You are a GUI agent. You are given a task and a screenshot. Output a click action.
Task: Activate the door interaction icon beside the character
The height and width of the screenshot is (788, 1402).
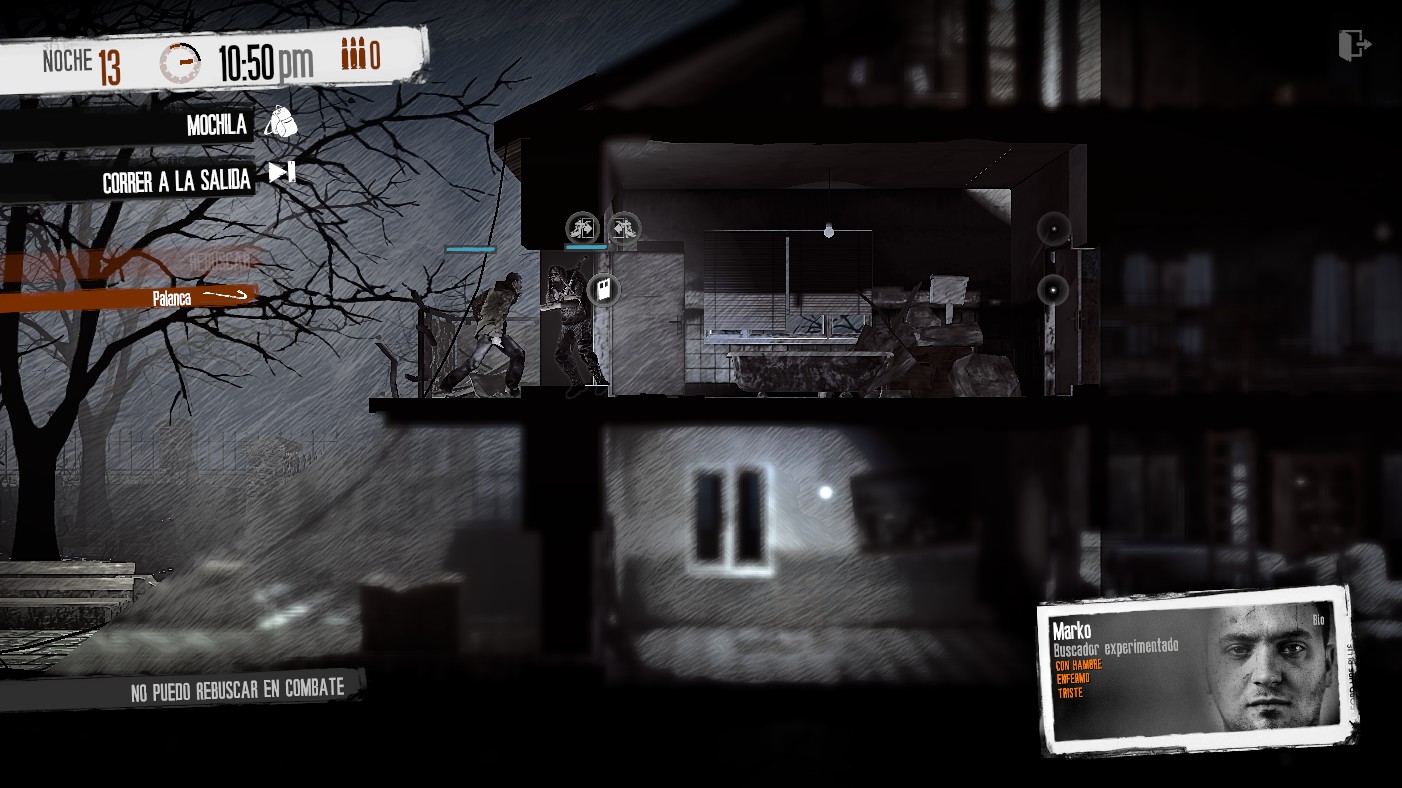click(x=603, y=290)
